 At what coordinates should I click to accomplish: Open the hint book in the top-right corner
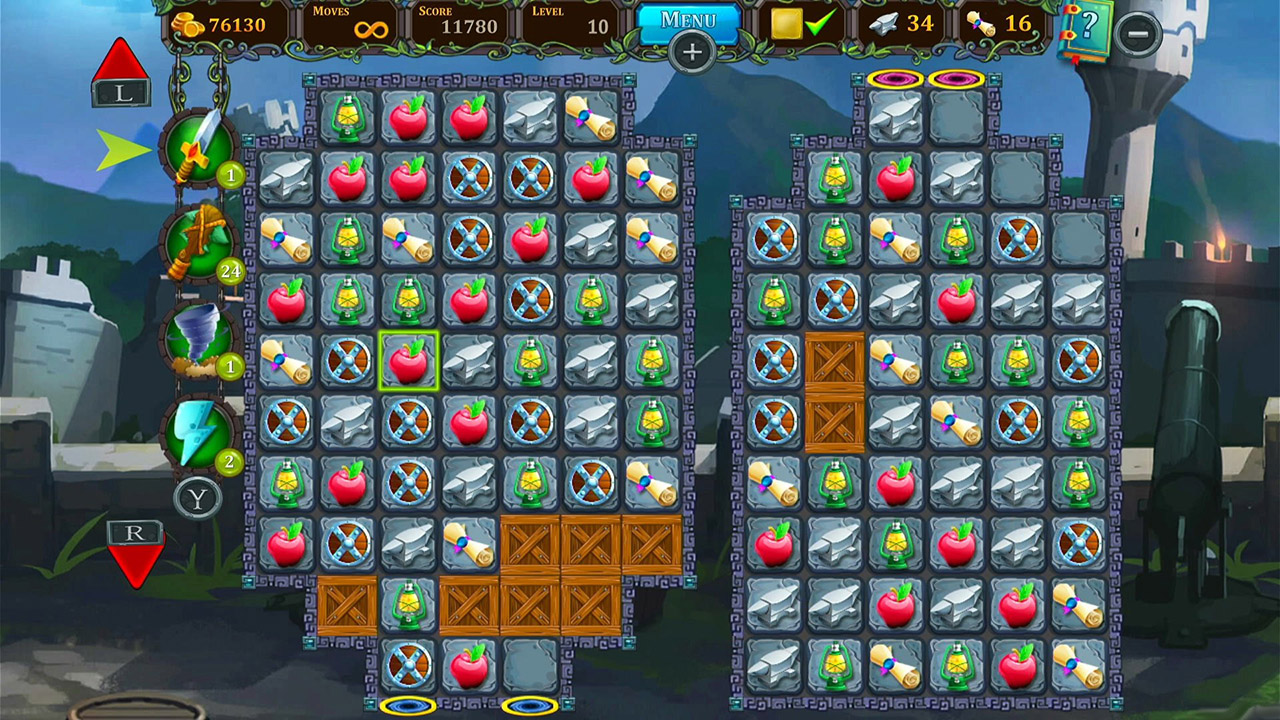(1091, 24)
